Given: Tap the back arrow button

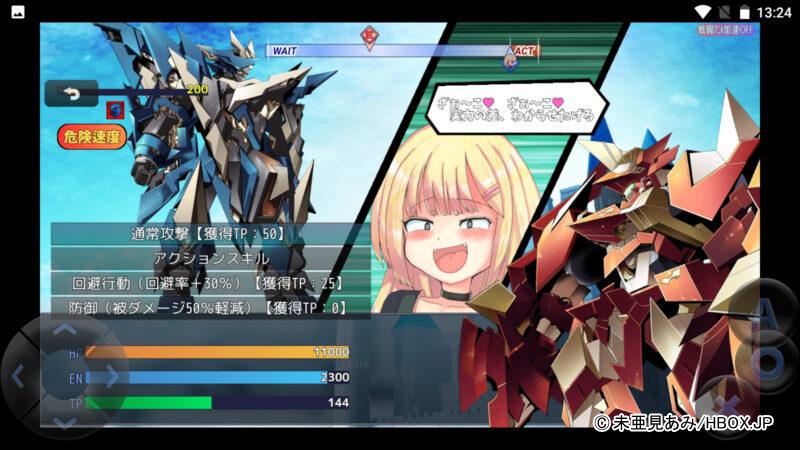Looking at the screenshot, I should 71,93.
